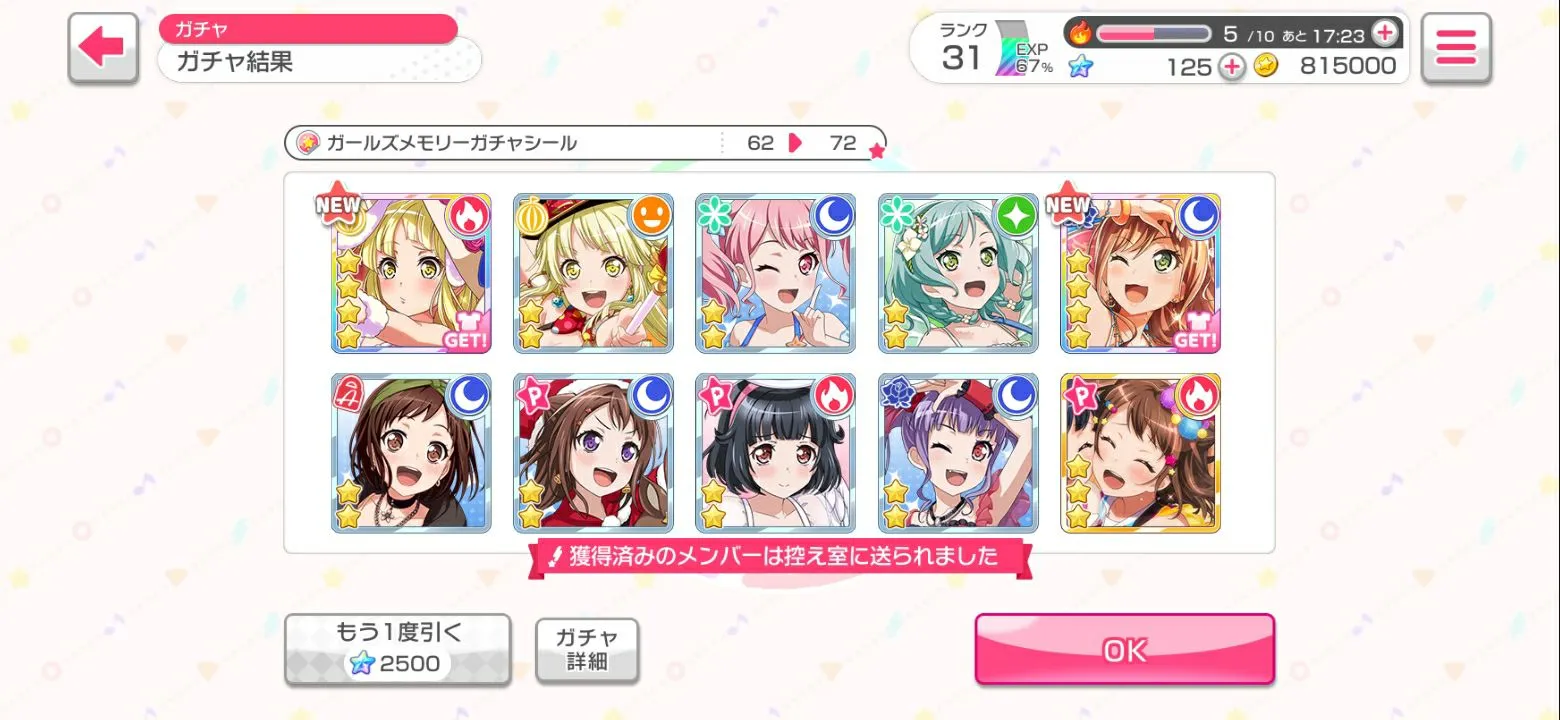1560x720 pixels.
Task: Select the purple-haired winking girl card
Action: tap(958, 453)
